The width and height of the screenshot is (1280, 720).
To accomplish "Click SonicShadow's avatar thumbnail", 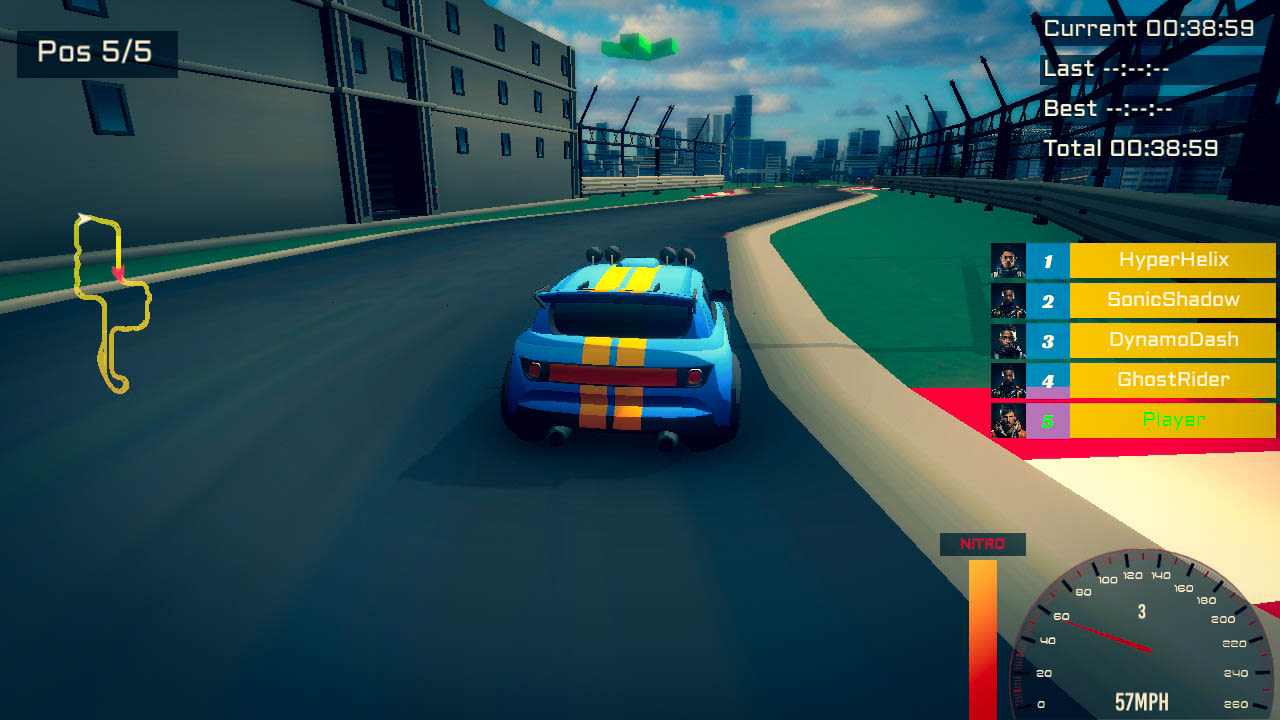I will point(1010,300).
